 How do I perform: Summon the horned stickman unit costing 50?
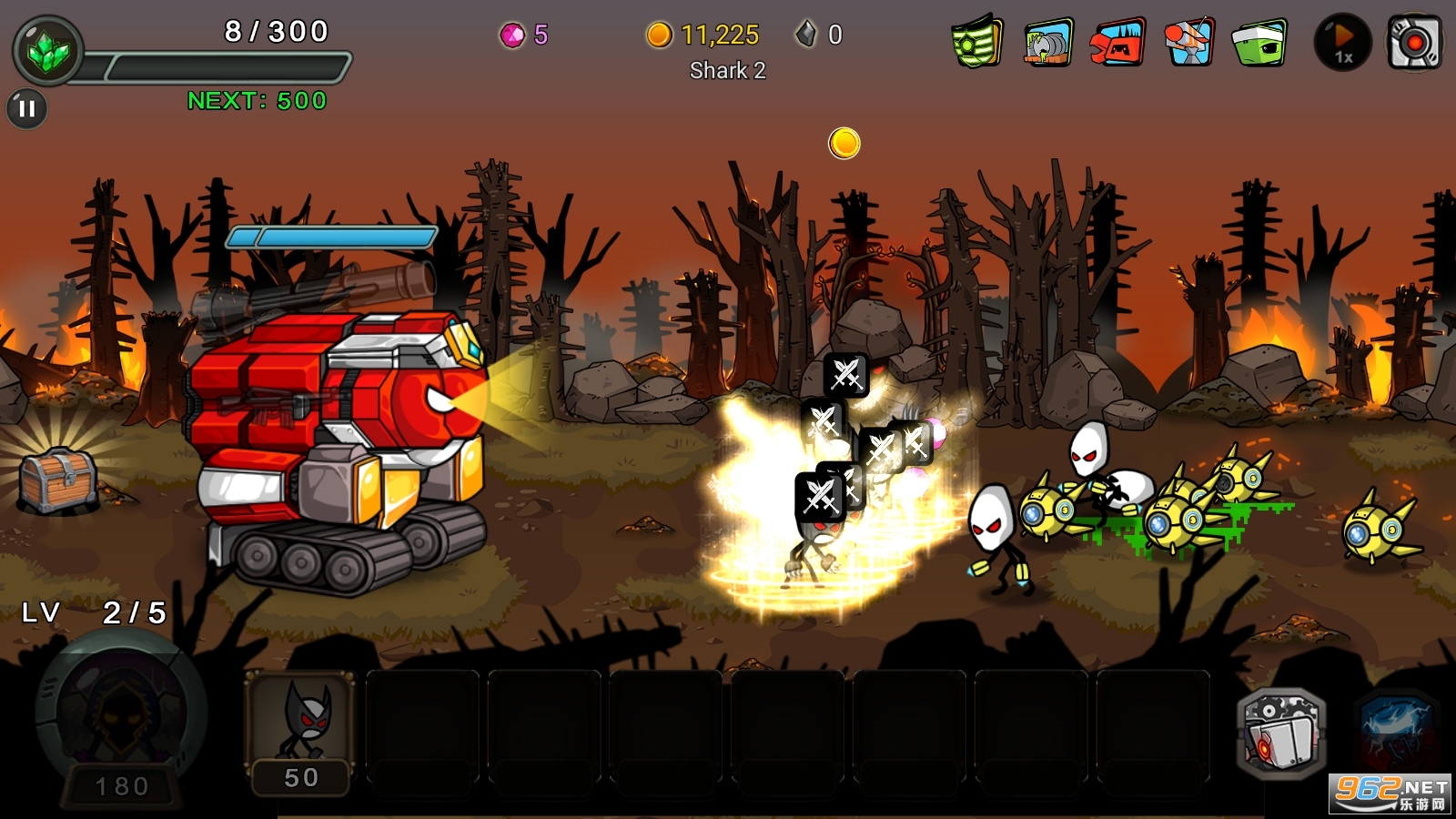pos(301,731)
